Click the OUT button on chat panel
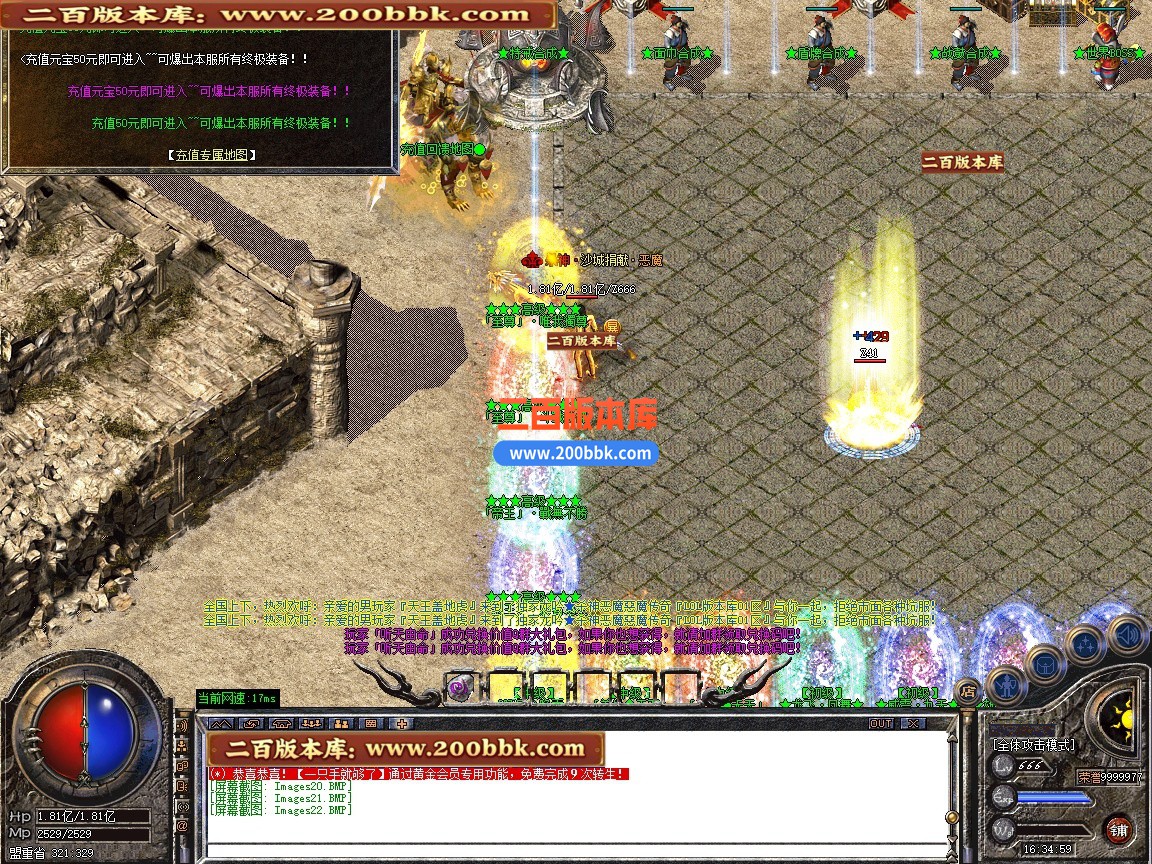The width and height of the screenshot is (1152, 864). point(881,723)
